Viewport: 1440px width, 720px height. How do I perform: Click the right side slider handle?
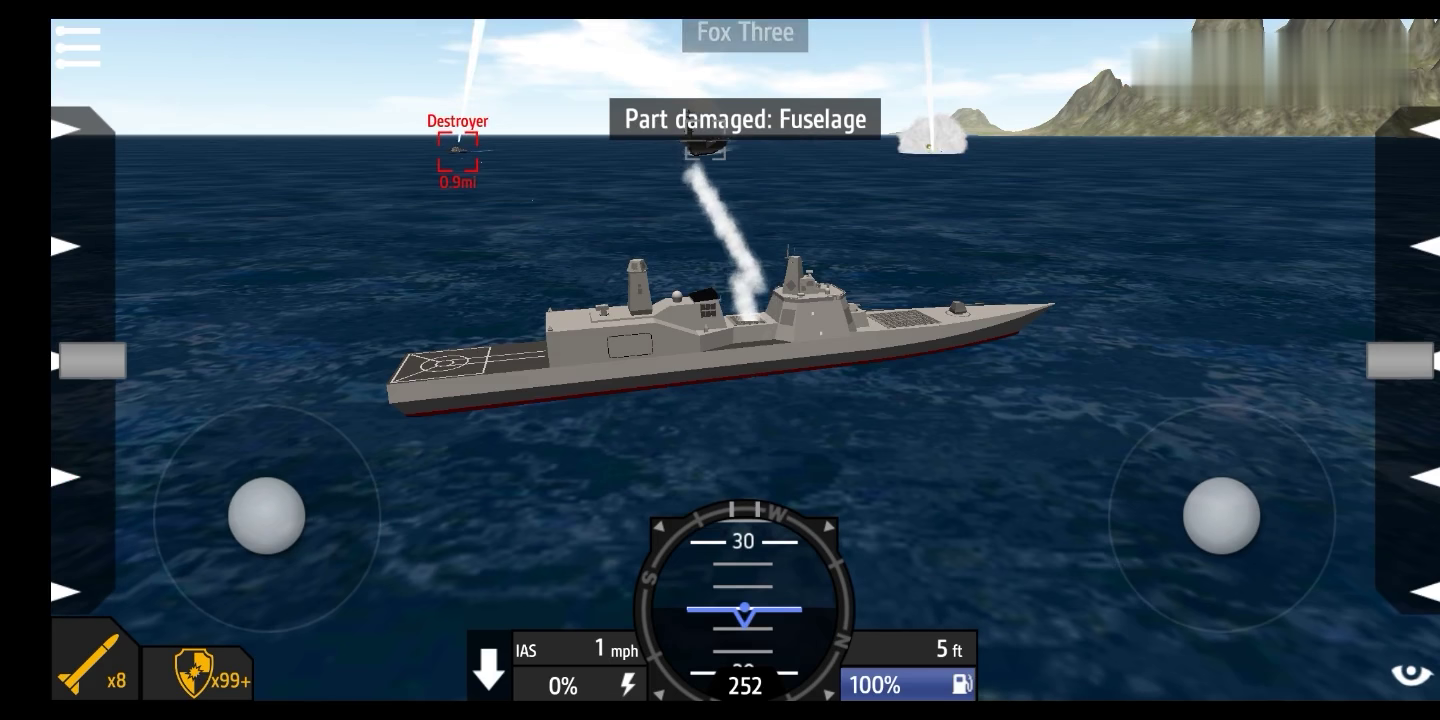click(x=1399, y=360)
